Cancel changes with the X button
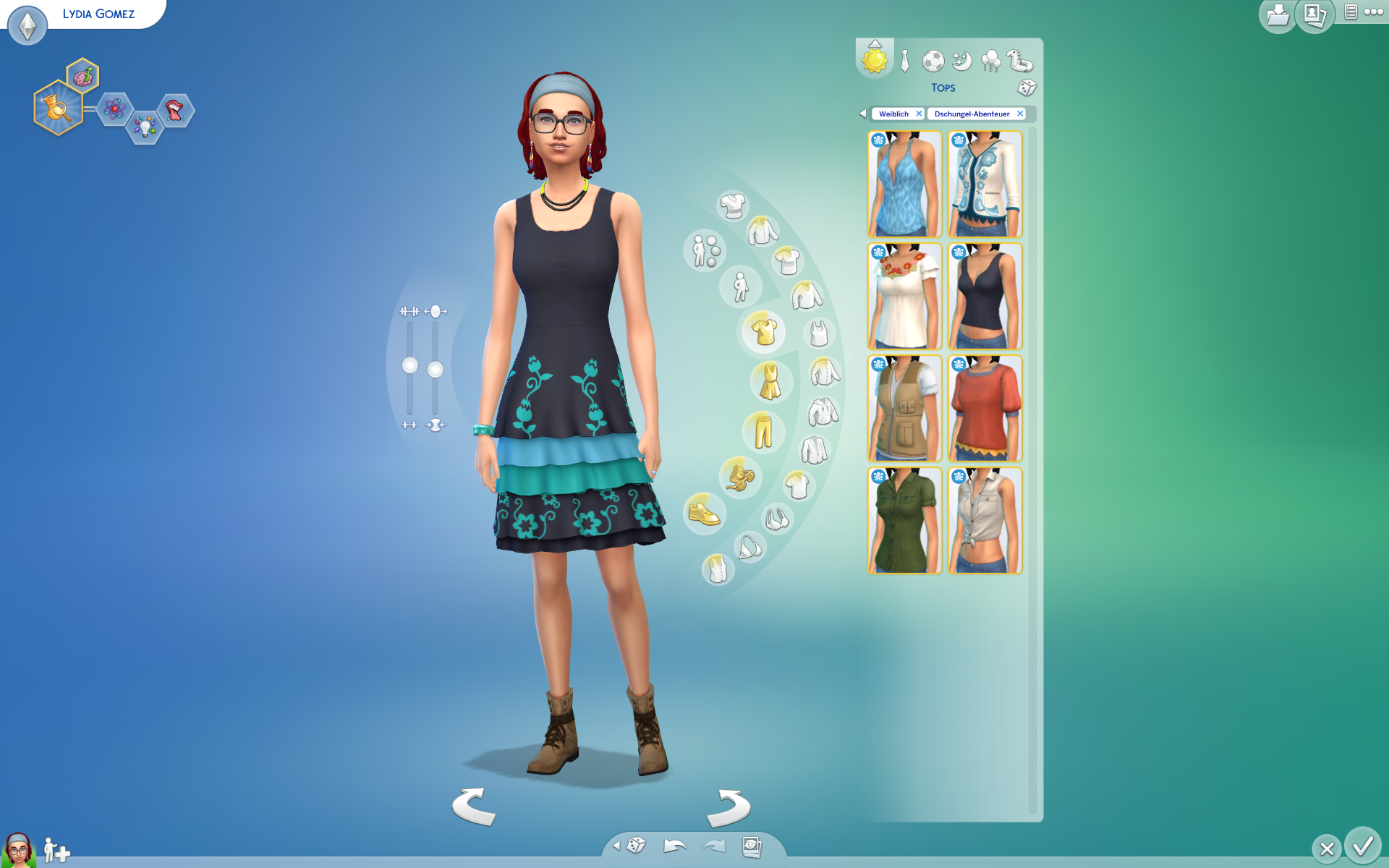Image resolution: width=1389 pixels, height=868 pixels. (1327, 848)
